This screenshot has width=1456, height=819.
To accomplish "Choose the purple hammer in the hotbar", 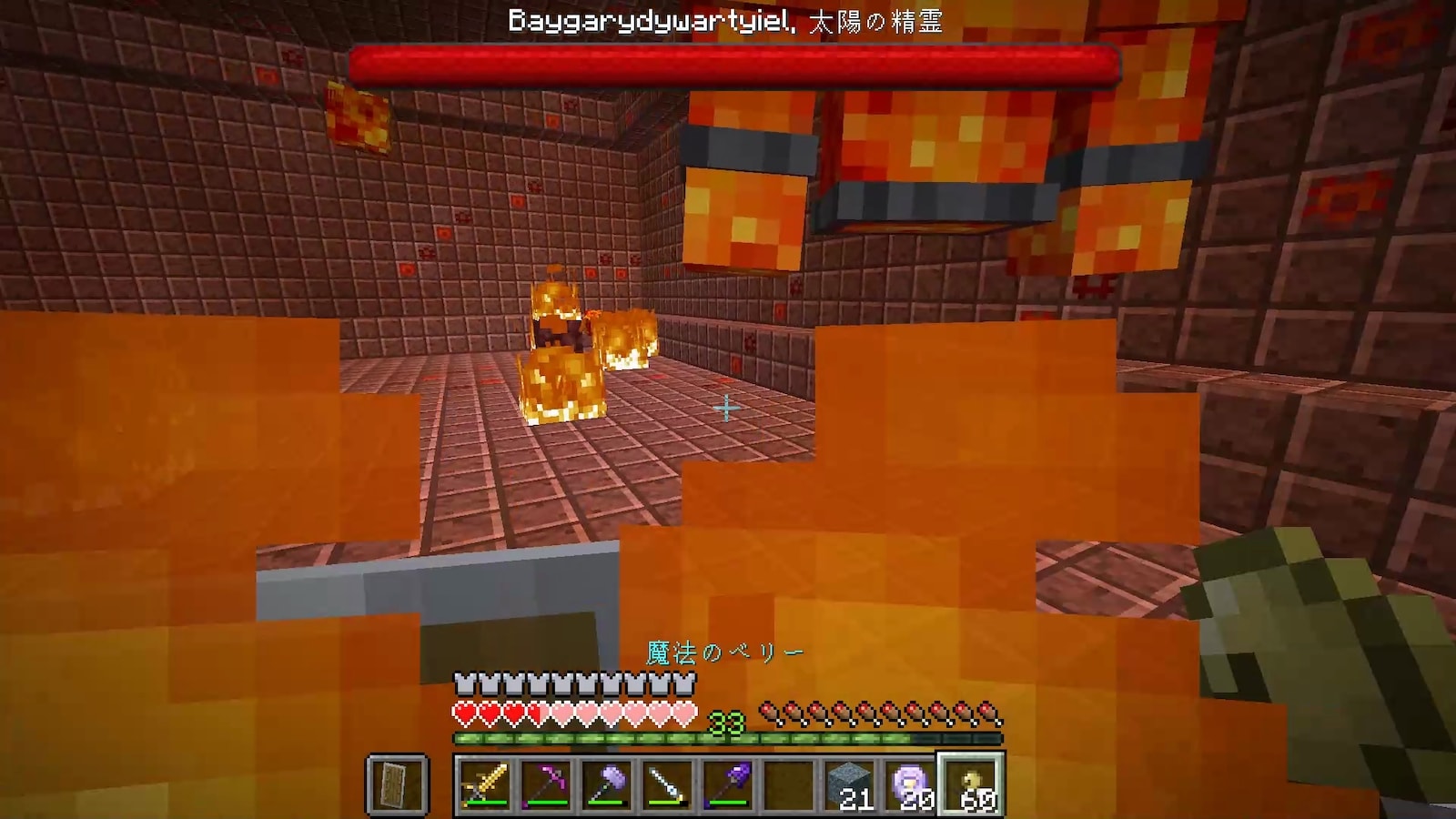I will (606, 784).
